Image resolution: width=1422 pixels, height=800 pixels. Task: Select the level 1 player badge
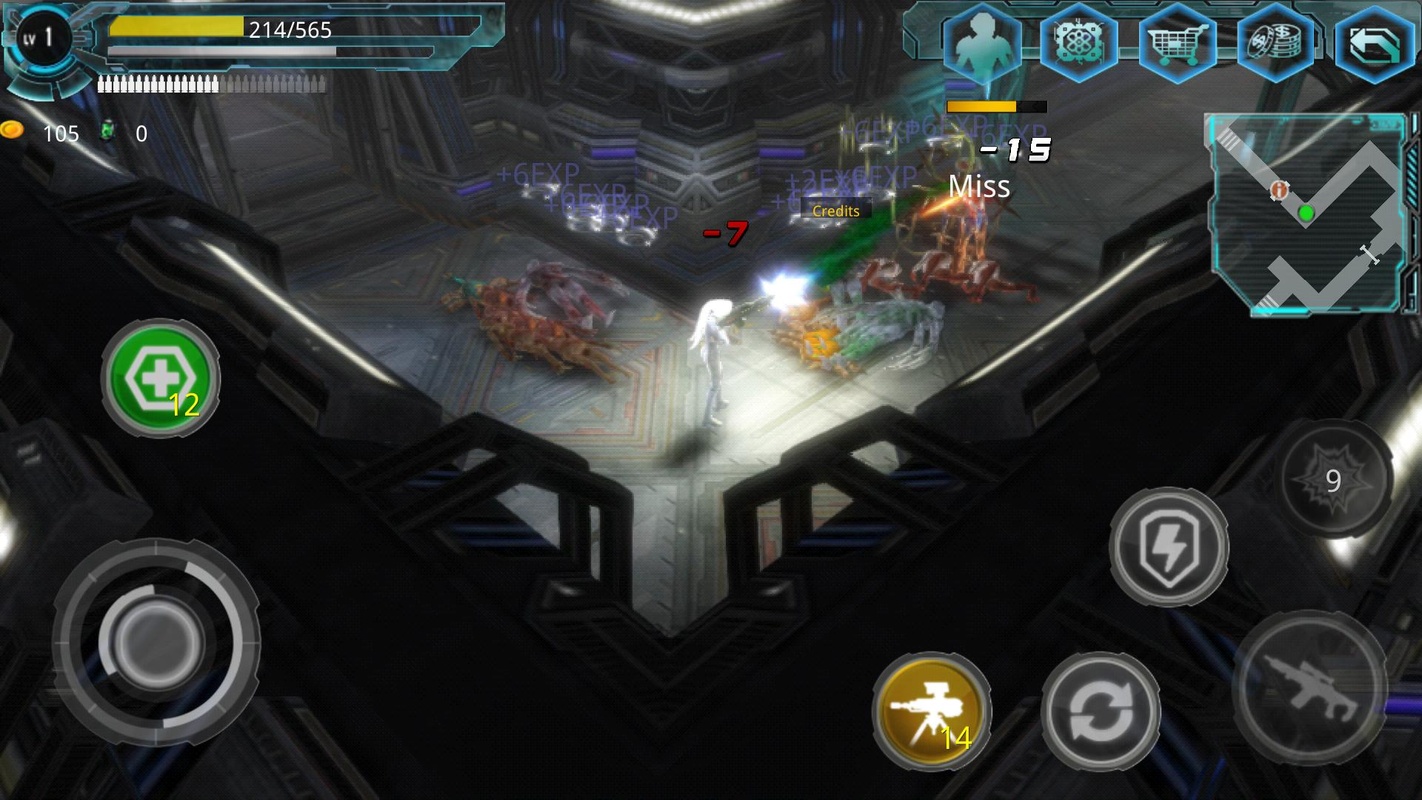pos(45,42)
